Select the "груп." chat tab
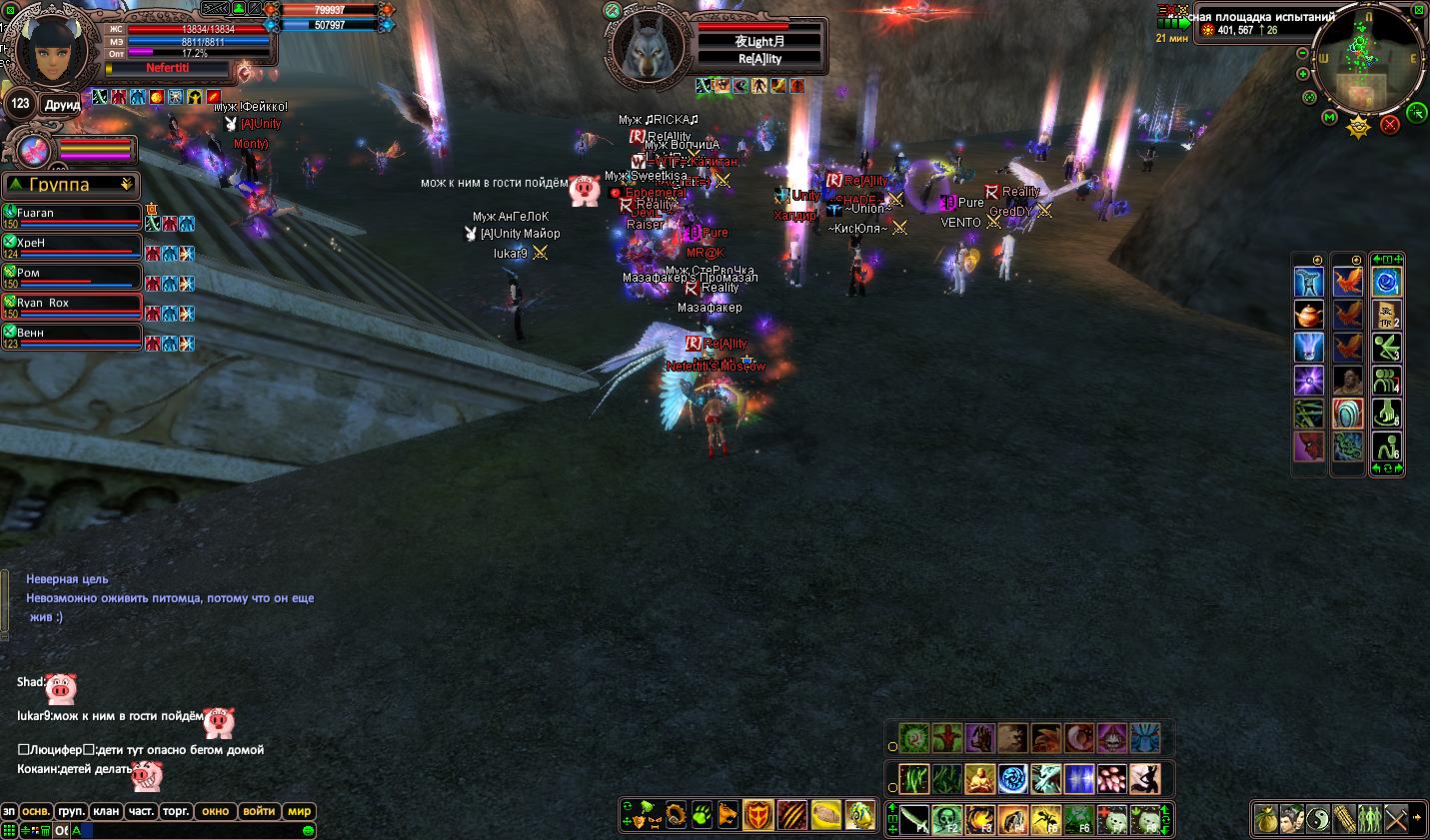Screen dimensions: 1430x840 click(70, 811)
